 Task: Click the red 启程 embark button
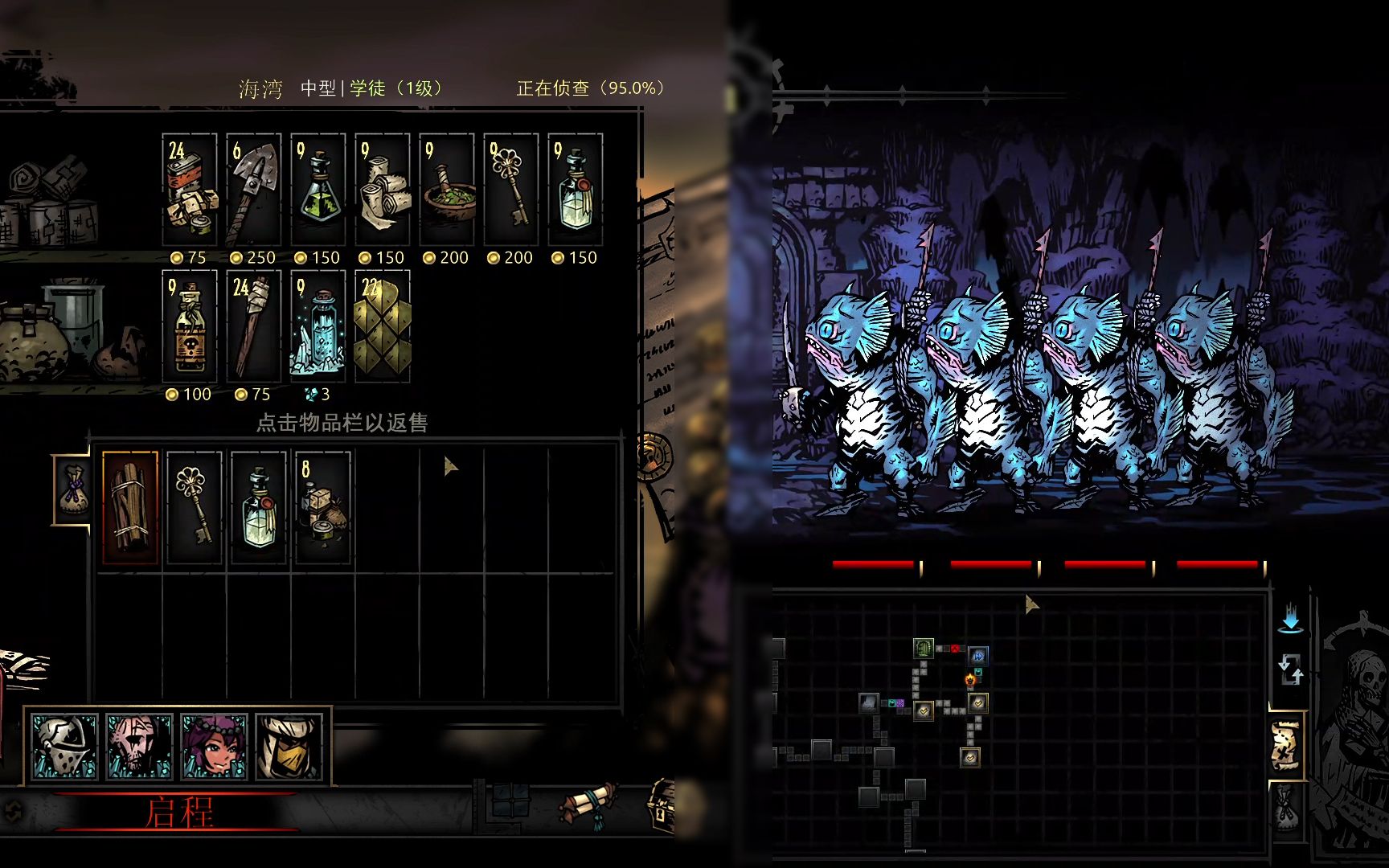coord(178,813)
